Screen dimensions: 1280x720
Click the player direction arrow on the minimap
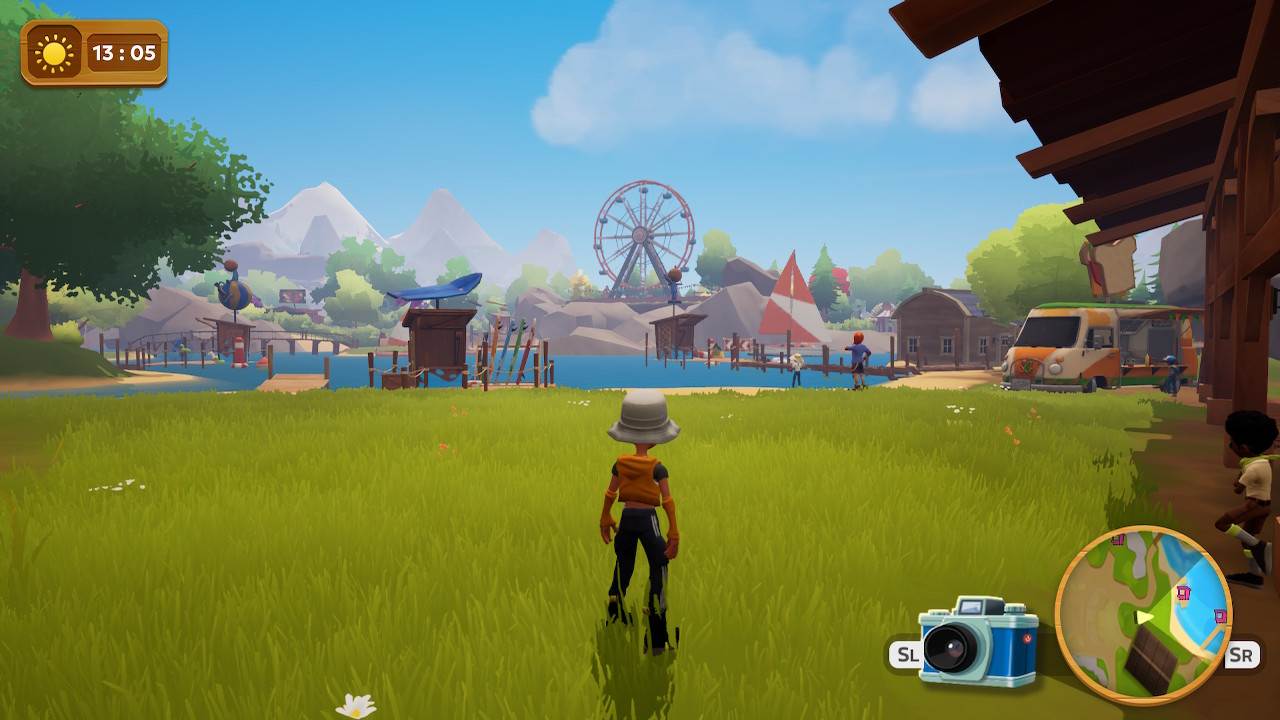pyautogui.click(x=1143, y=617)
